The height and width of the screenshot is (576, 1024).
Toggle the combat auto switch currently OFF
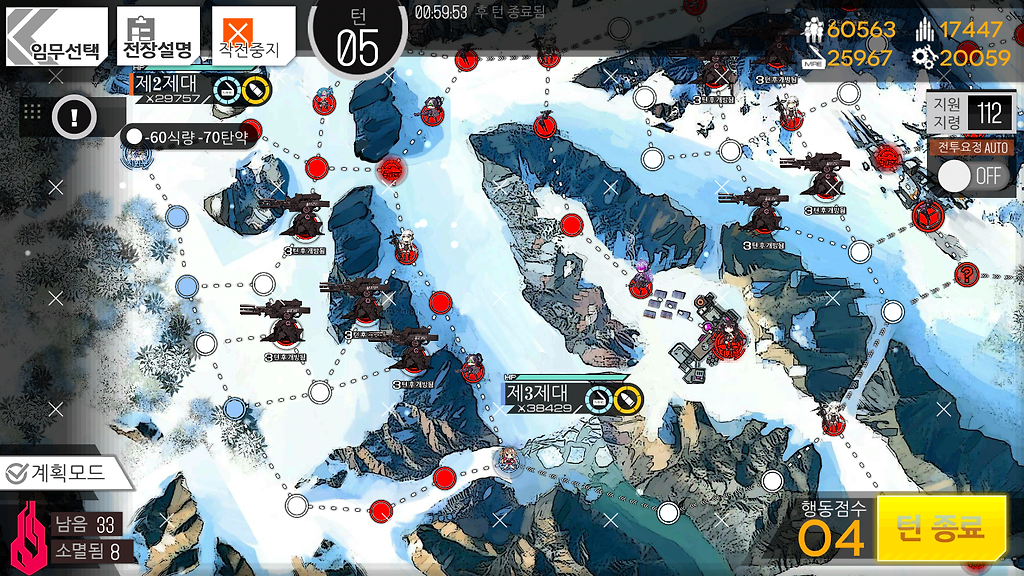pyautogui.click(x=970, y=175)
